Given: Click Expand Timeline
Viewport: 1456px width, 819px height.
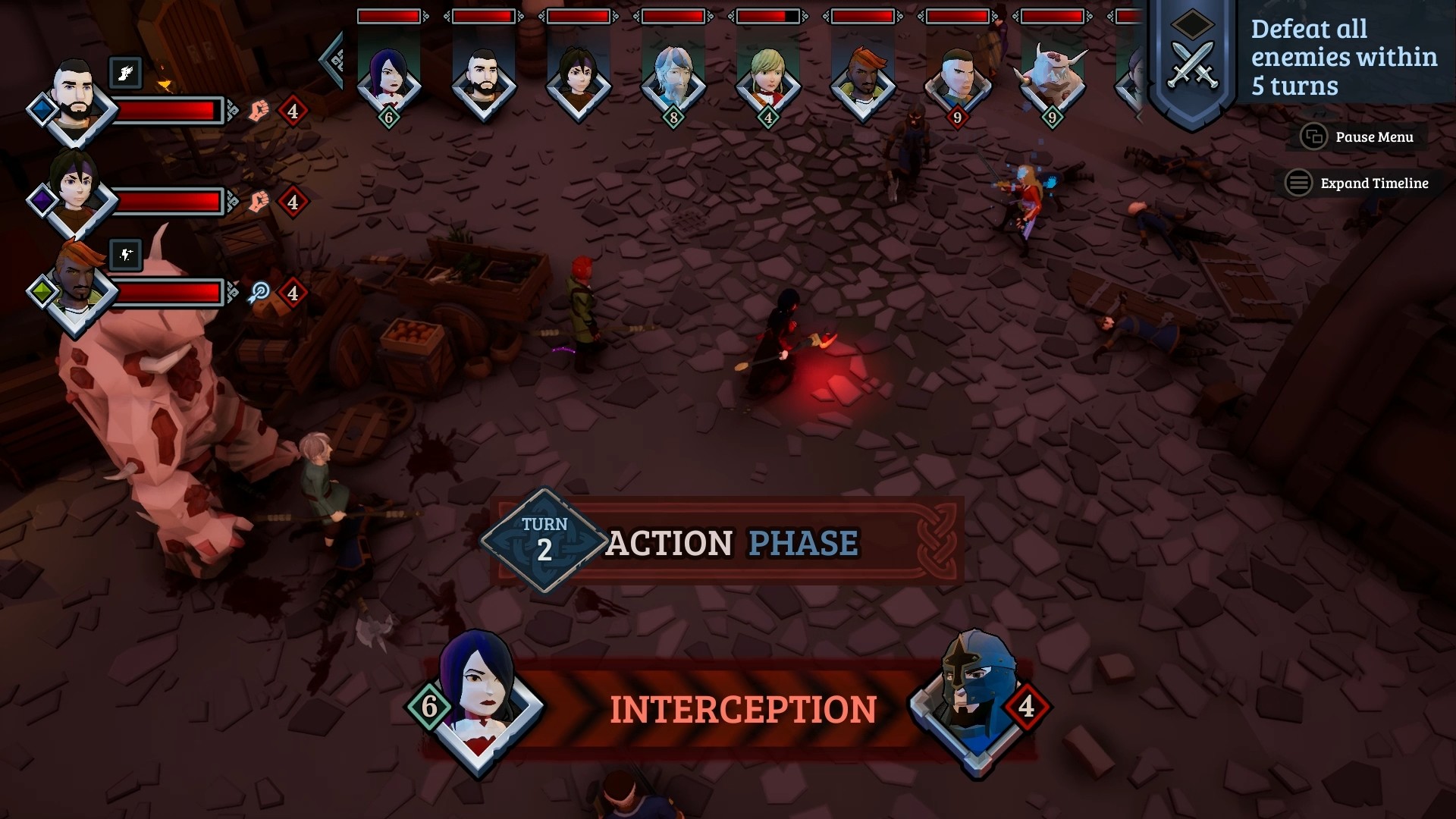Looking at the screenshot, I should (x=1373, y=184).
